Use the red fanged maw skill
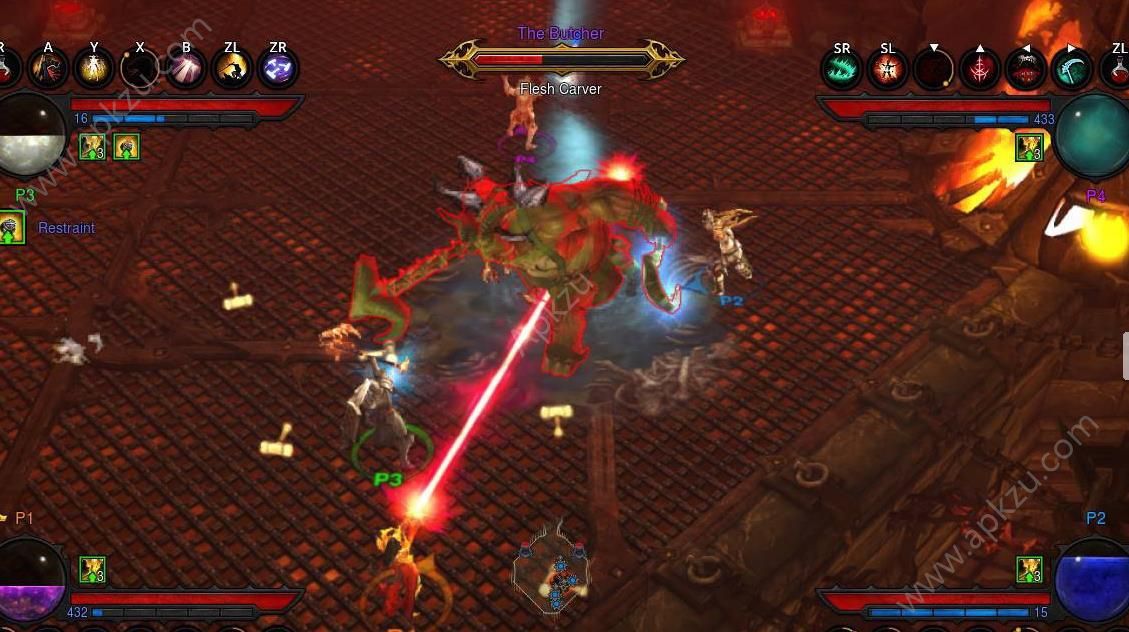The width and height of the screenshot is (1129, 632). [x=1025, y=69]
